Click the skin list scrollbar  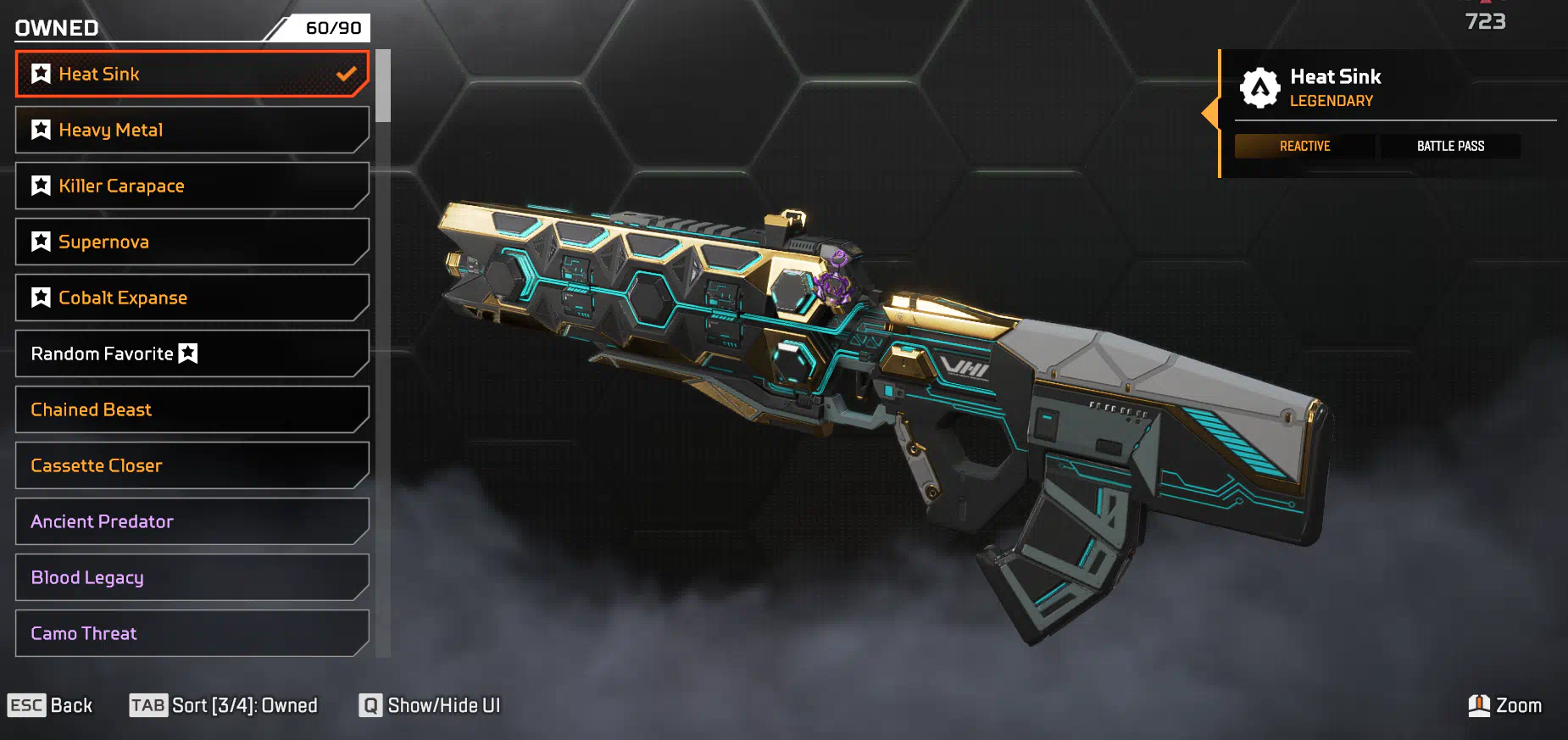(x=383, y=86)
